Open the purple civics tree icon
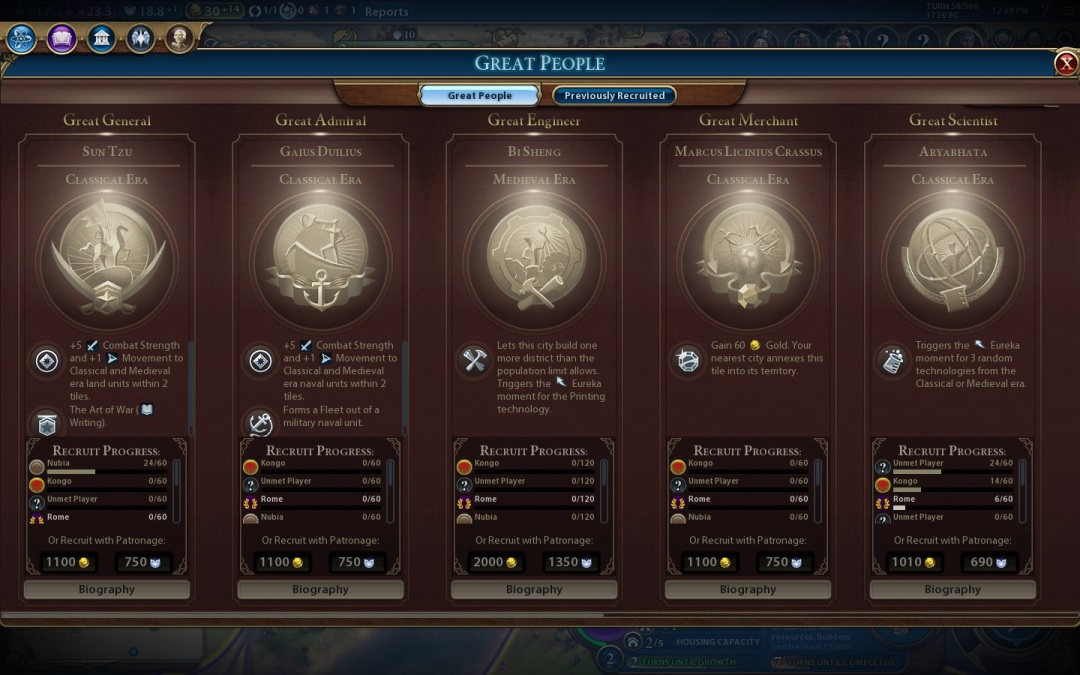This screenshot has height=675, width=1080. click(x=61, y=38)
